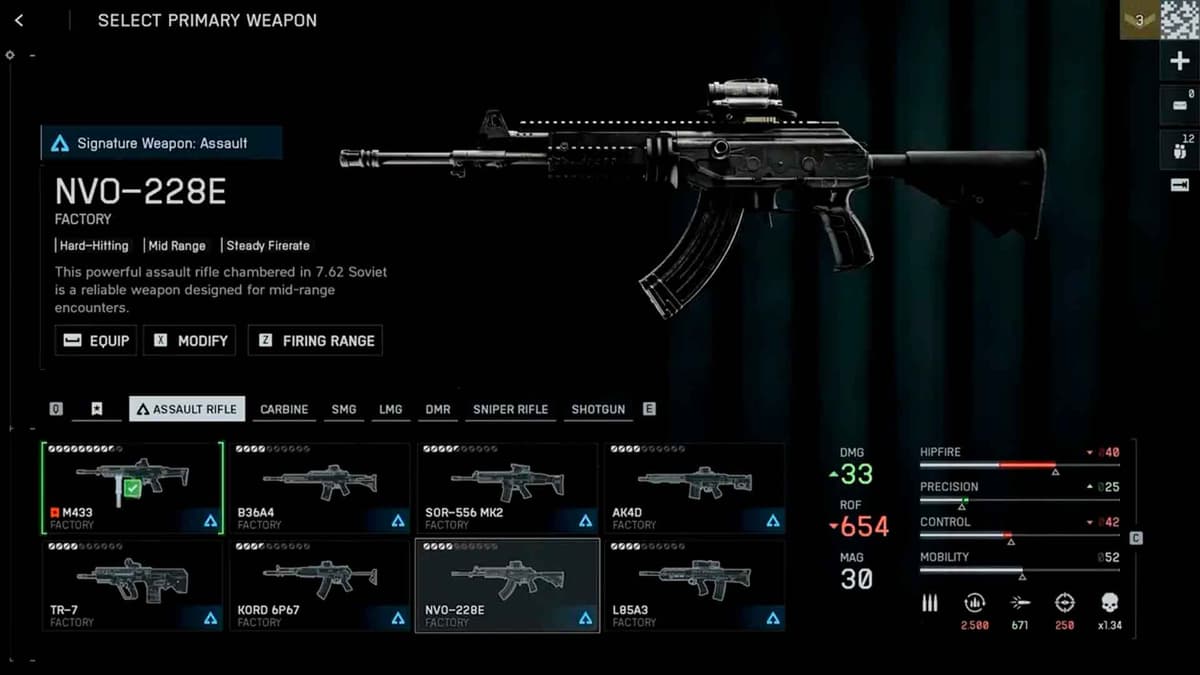Viewport: 1200px width, 675px height.
Task: Open the bookmarked favorites tab
Action: pyautogui.click(x=97, y=409)
